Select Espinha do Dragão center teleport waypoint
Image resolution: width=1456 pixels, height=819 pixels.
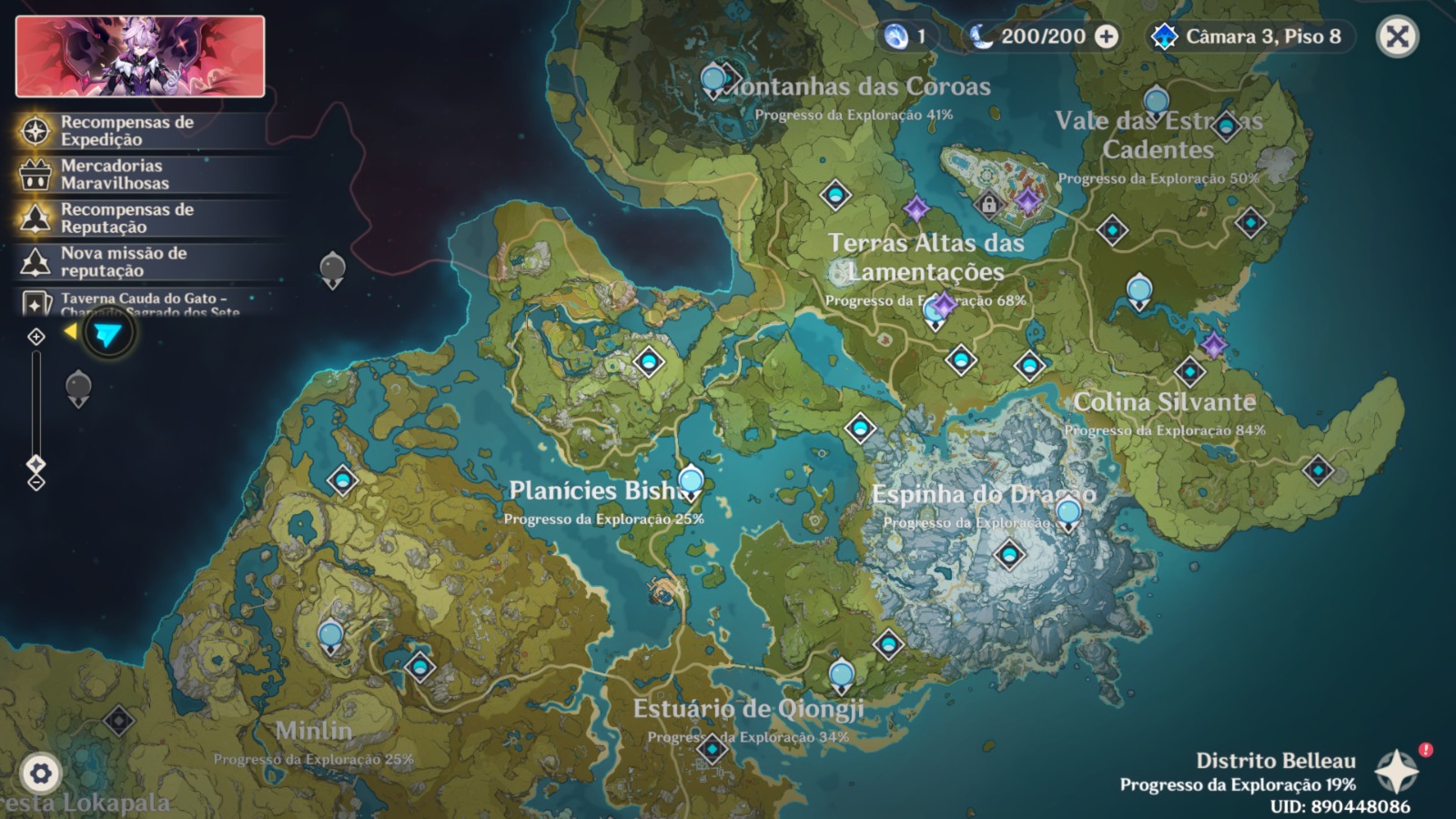pyautogui.click(x=1008, y=554)
